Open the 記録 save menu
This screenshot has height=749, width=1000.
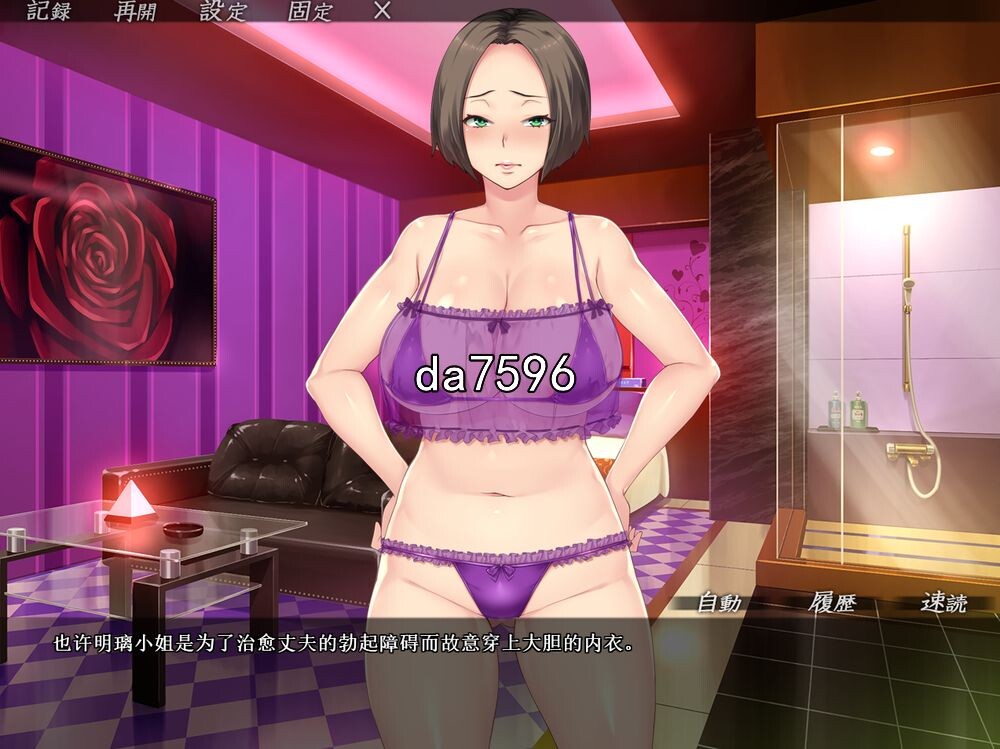click(x=49, y=12)
